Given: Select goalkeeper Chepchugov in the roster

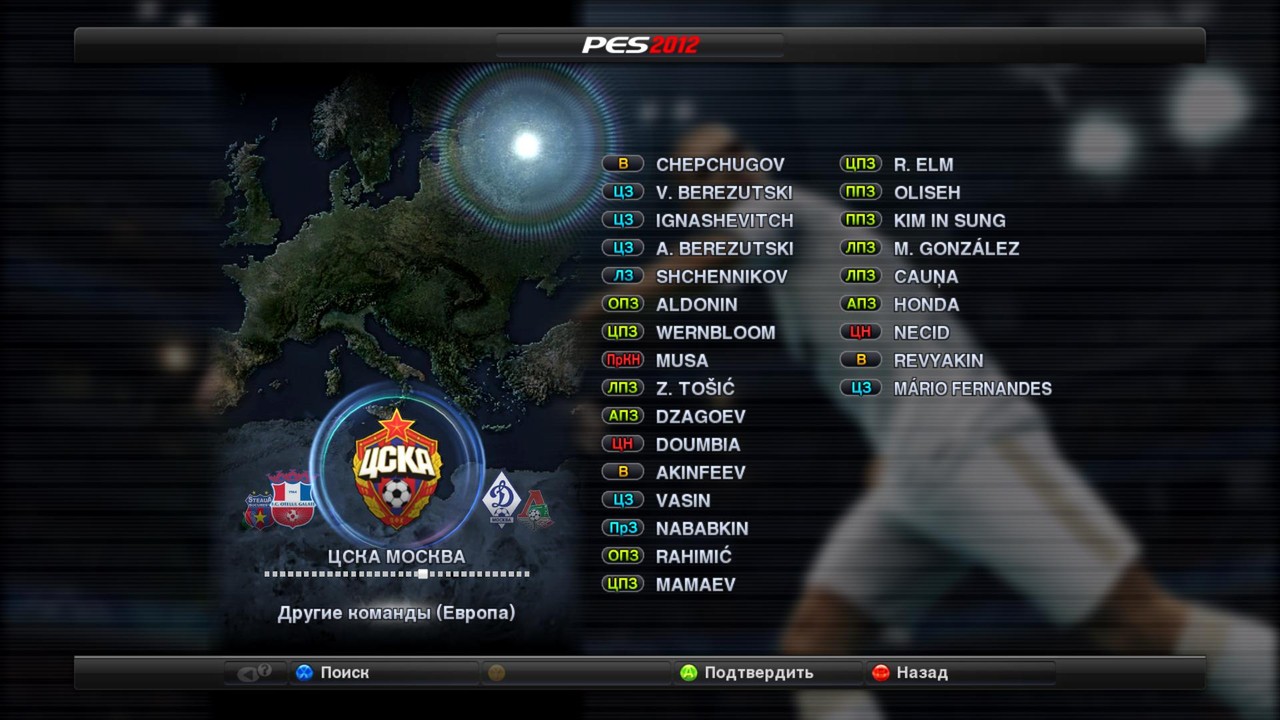Looking at the screenshot, I should tap(719, 164).
